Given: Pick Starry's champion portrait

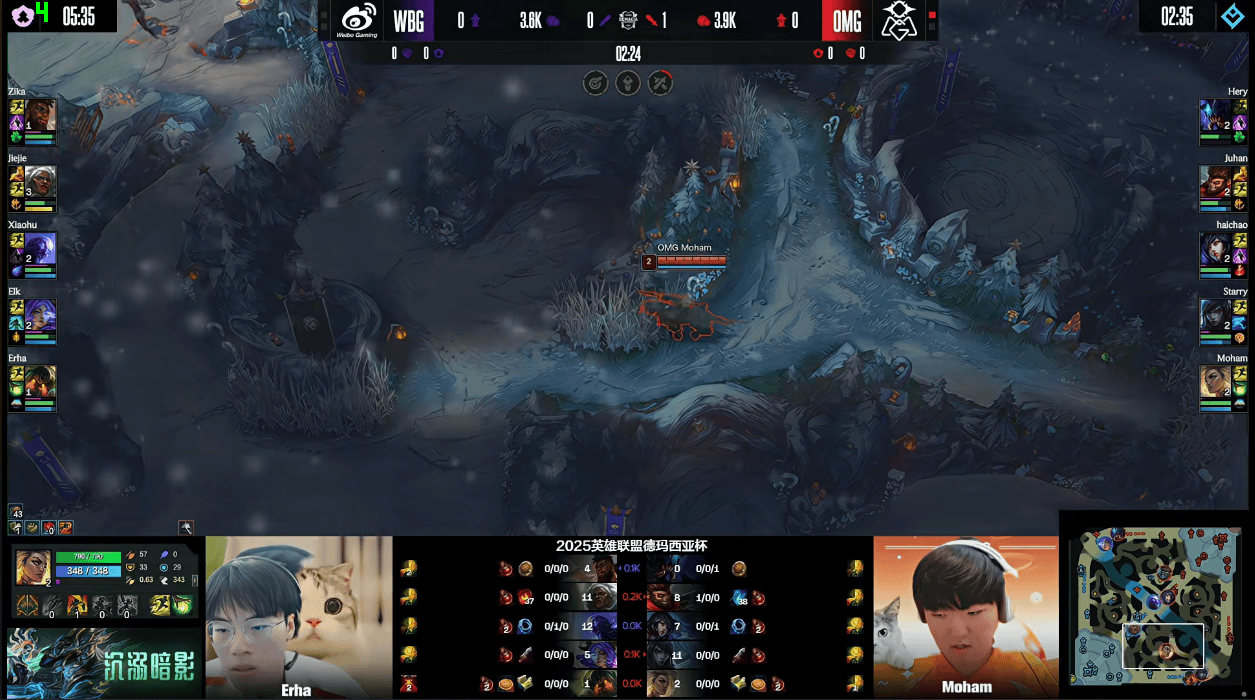Looking at the screenshot, I should tap(1215, 315).
